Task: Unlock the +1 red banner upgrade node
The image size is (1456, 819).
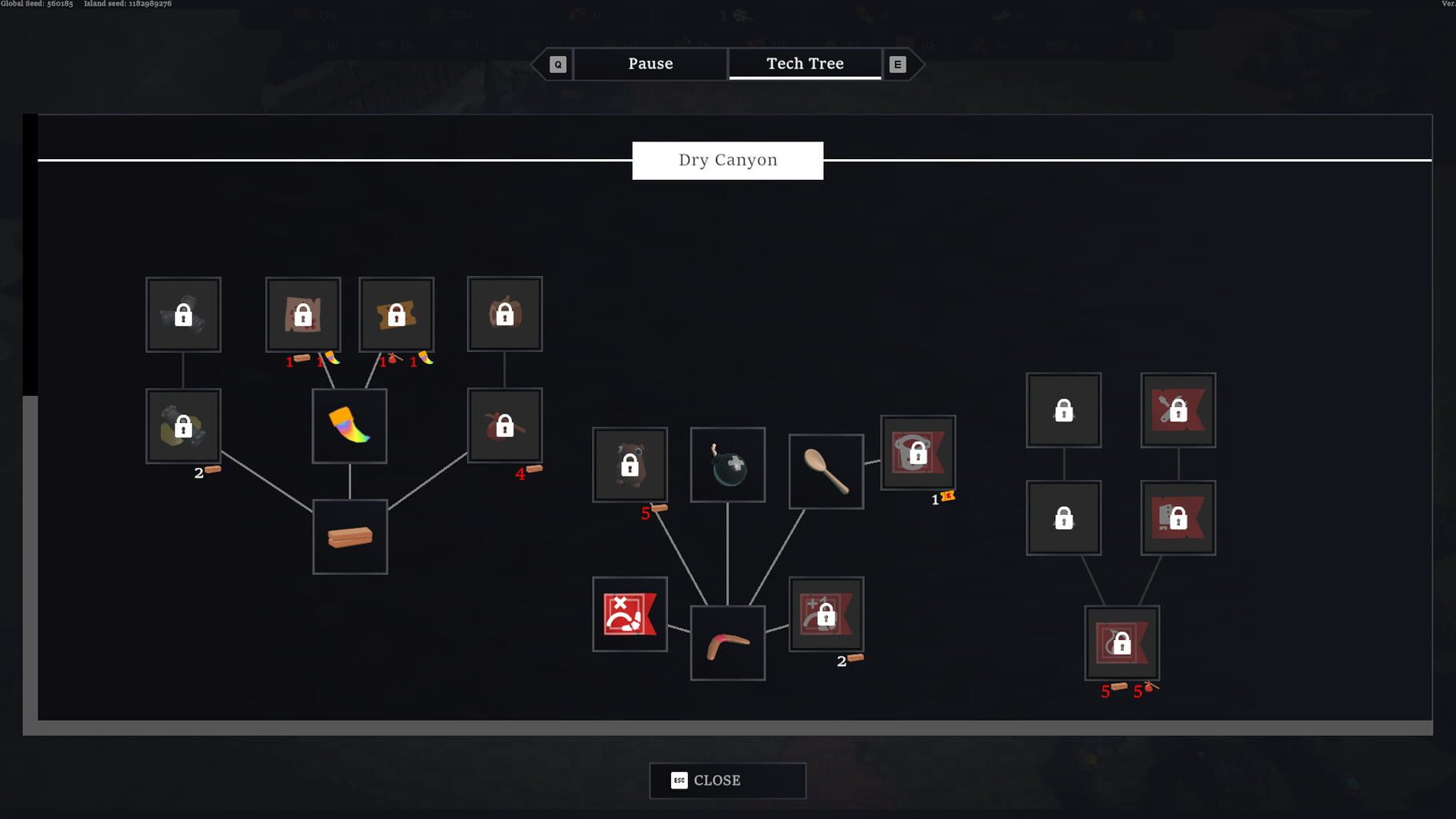Action: click(x=826, y=615)
